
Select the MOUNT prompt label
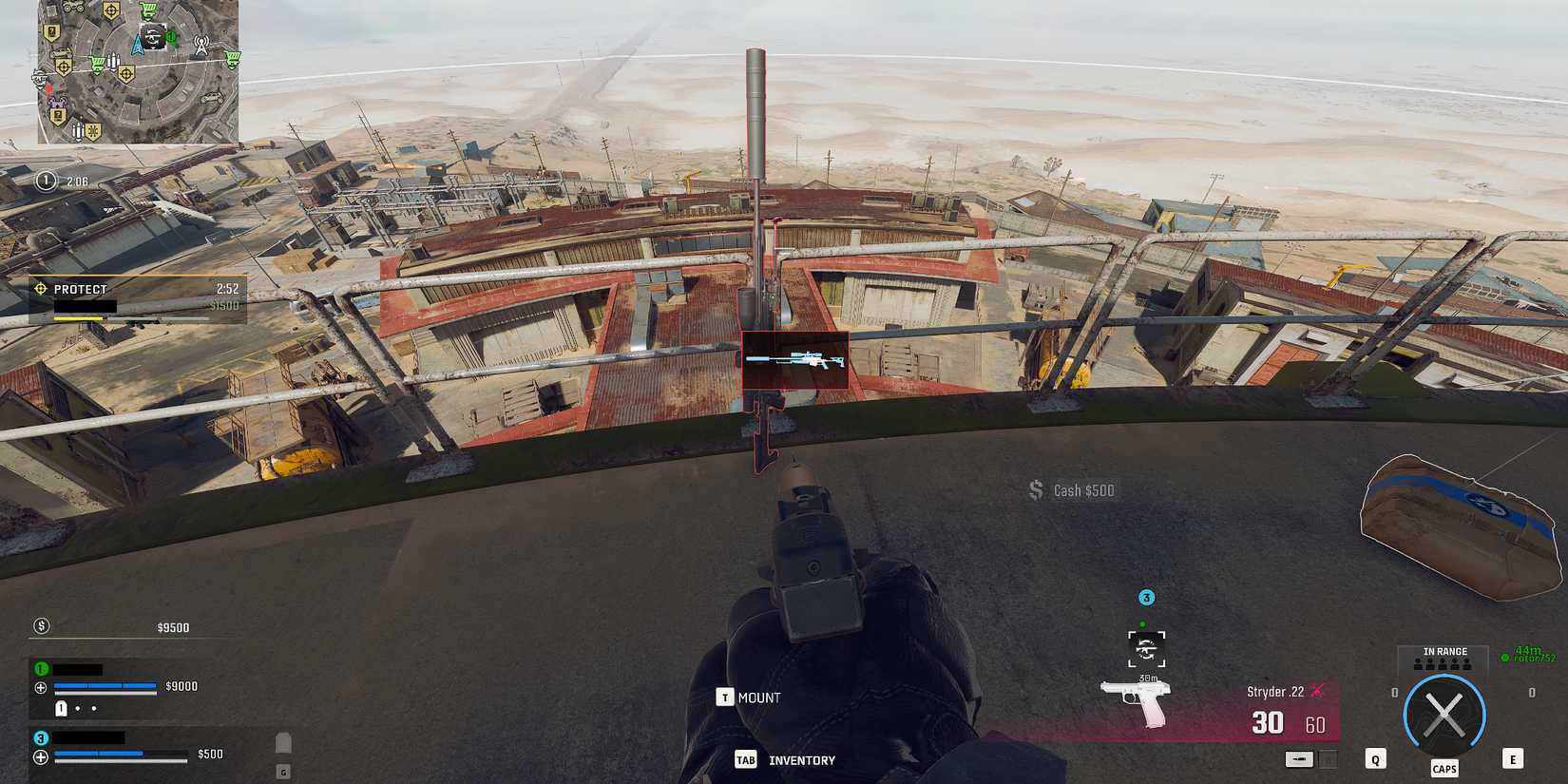point(757,697)
